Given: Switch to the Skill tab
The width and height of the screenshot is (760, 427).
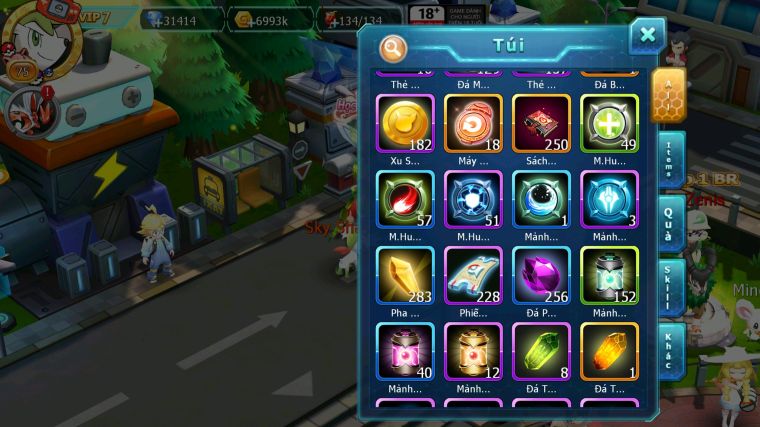Looking at the screenshot, I should [x=669, y=287].
